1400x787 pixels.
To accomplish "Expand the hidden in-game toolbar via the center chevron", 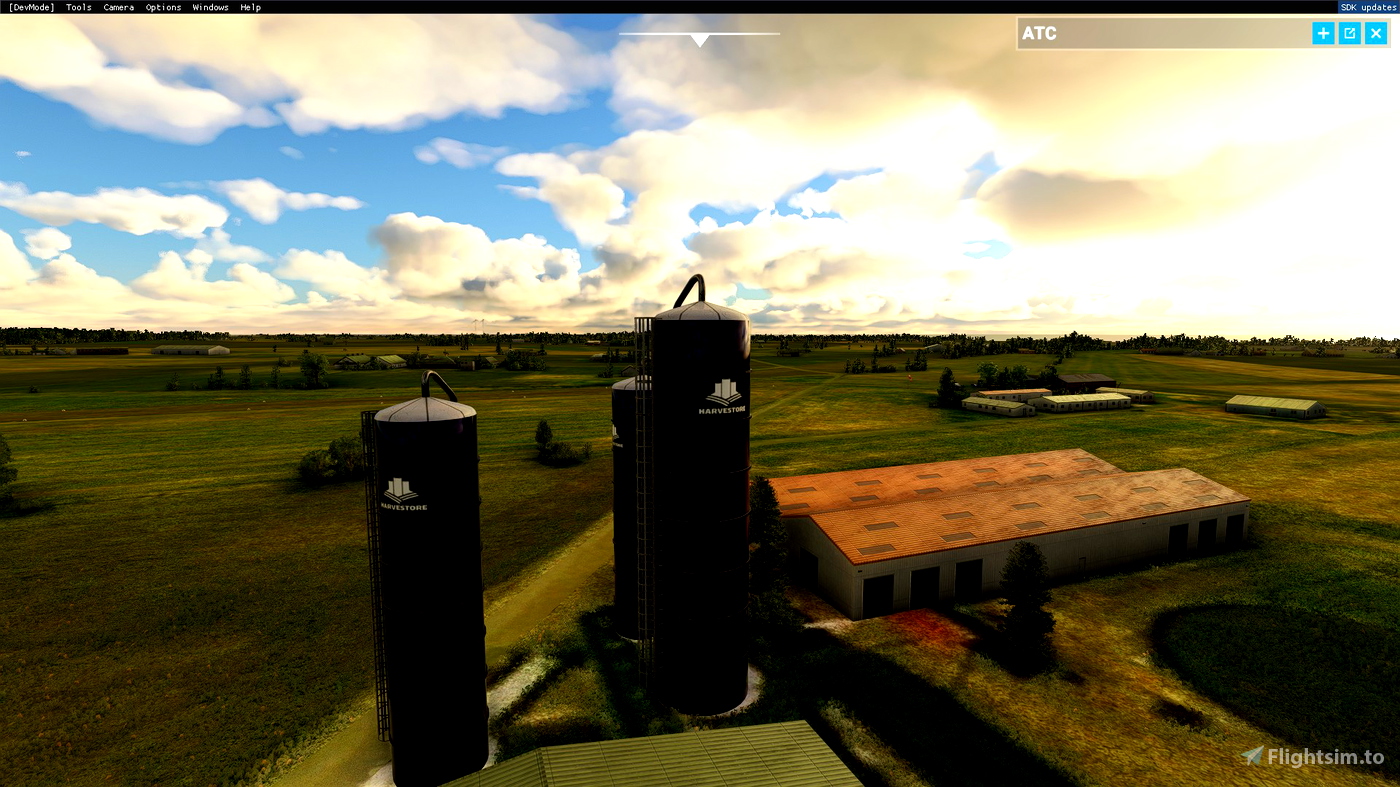I will (x=699, y=40).
